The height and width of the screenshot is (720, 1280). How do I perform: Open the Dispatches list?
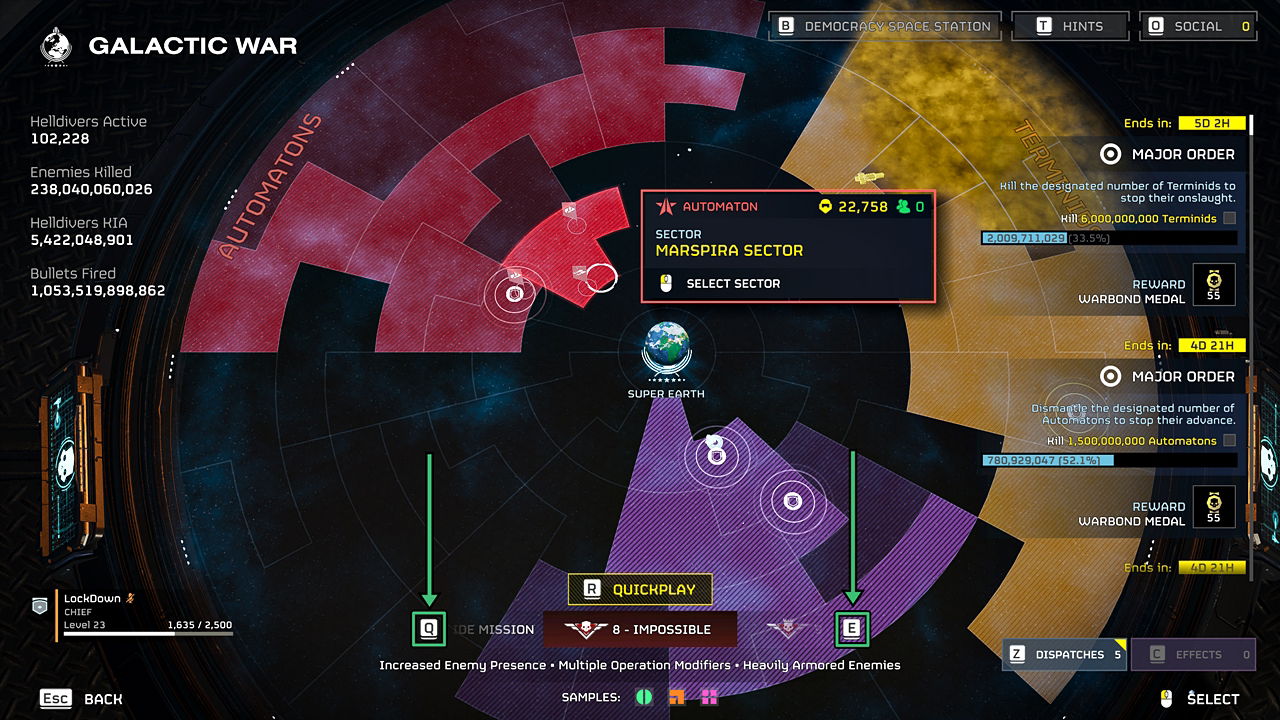pyautogui.click(x=1064, y=655)
